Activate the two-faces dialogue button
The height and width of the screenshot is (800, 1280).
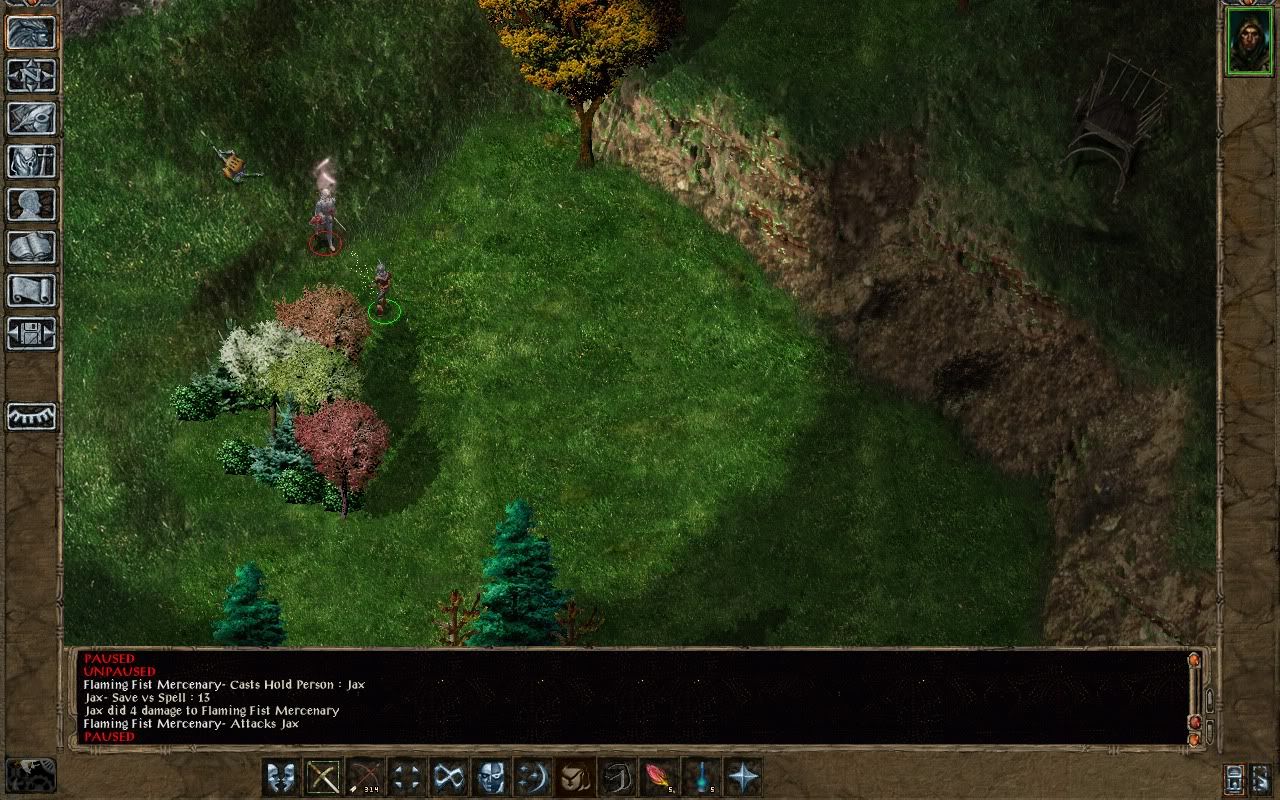tap(281, 777)
